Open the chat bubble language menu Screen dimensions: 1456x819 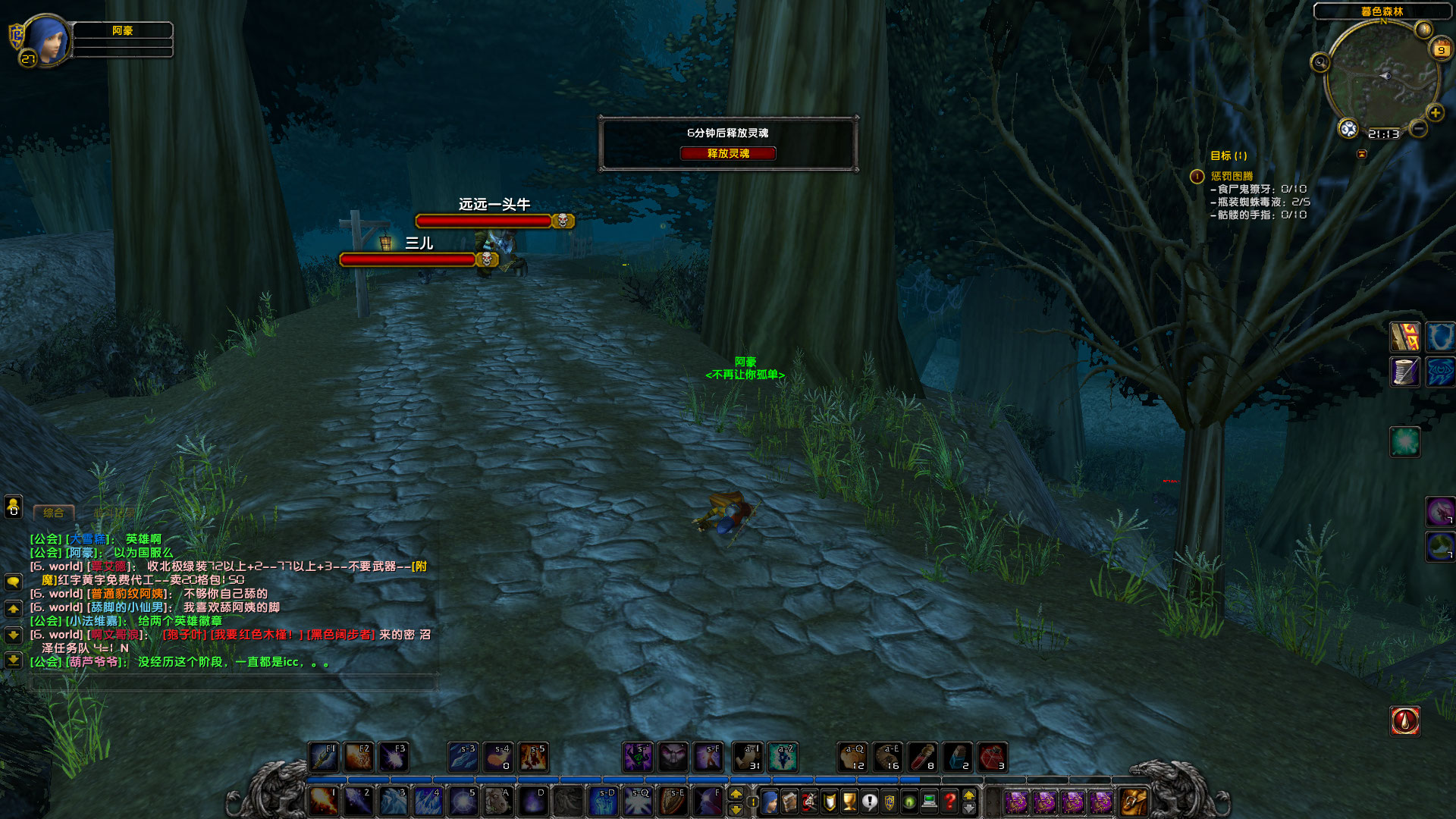[x=12, y=580]
